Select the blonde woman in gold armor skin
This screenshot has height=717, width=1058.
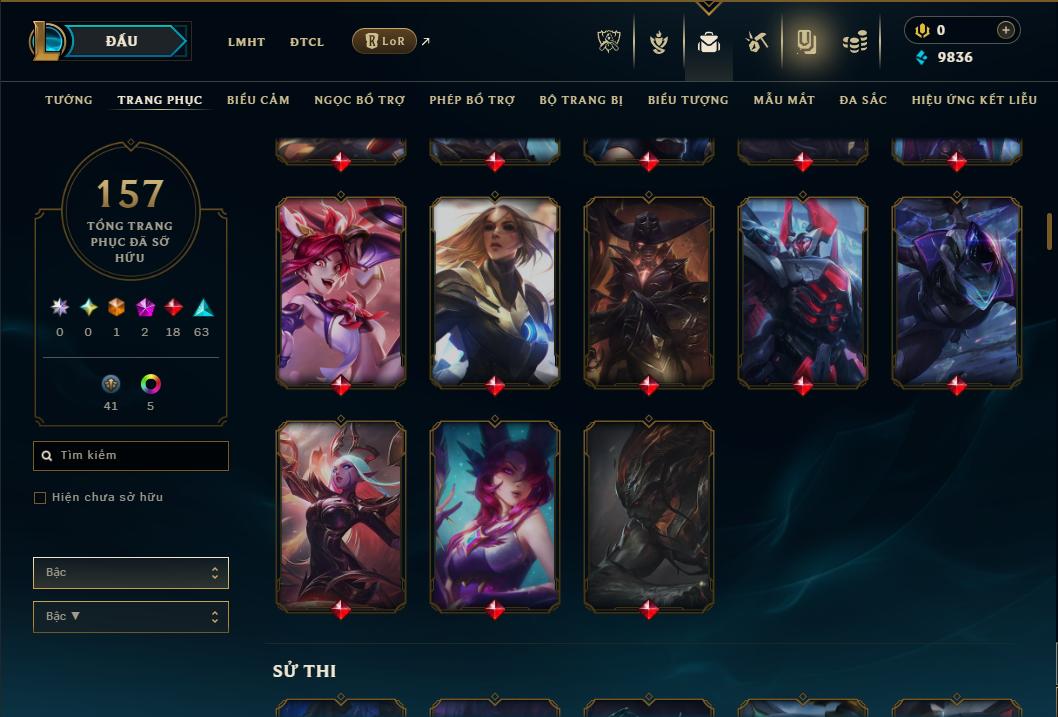point(495,291)
